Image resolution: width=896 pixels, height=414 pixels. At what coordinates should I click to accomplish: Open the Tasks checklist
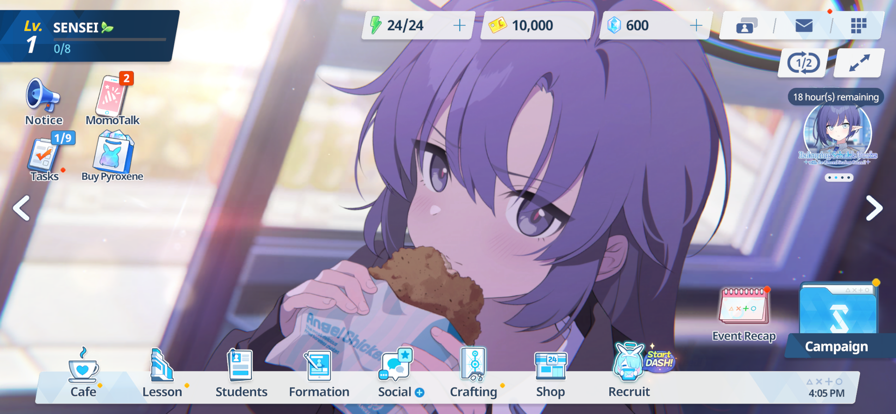click(x=44, y=158)
